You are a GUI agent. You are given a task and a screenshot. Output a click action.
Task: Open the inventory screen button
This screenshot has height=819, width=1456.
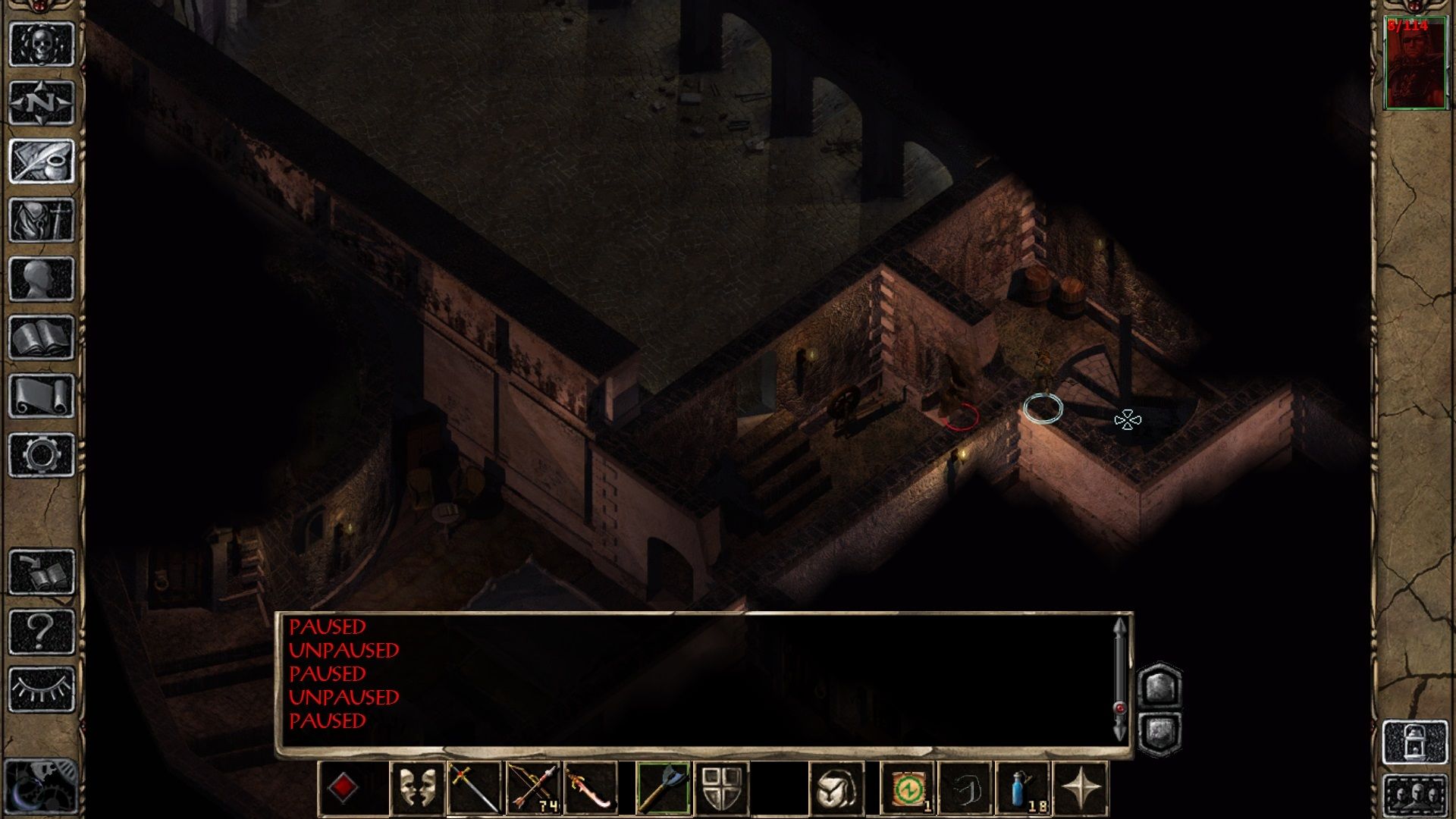[x=42, y=220]
